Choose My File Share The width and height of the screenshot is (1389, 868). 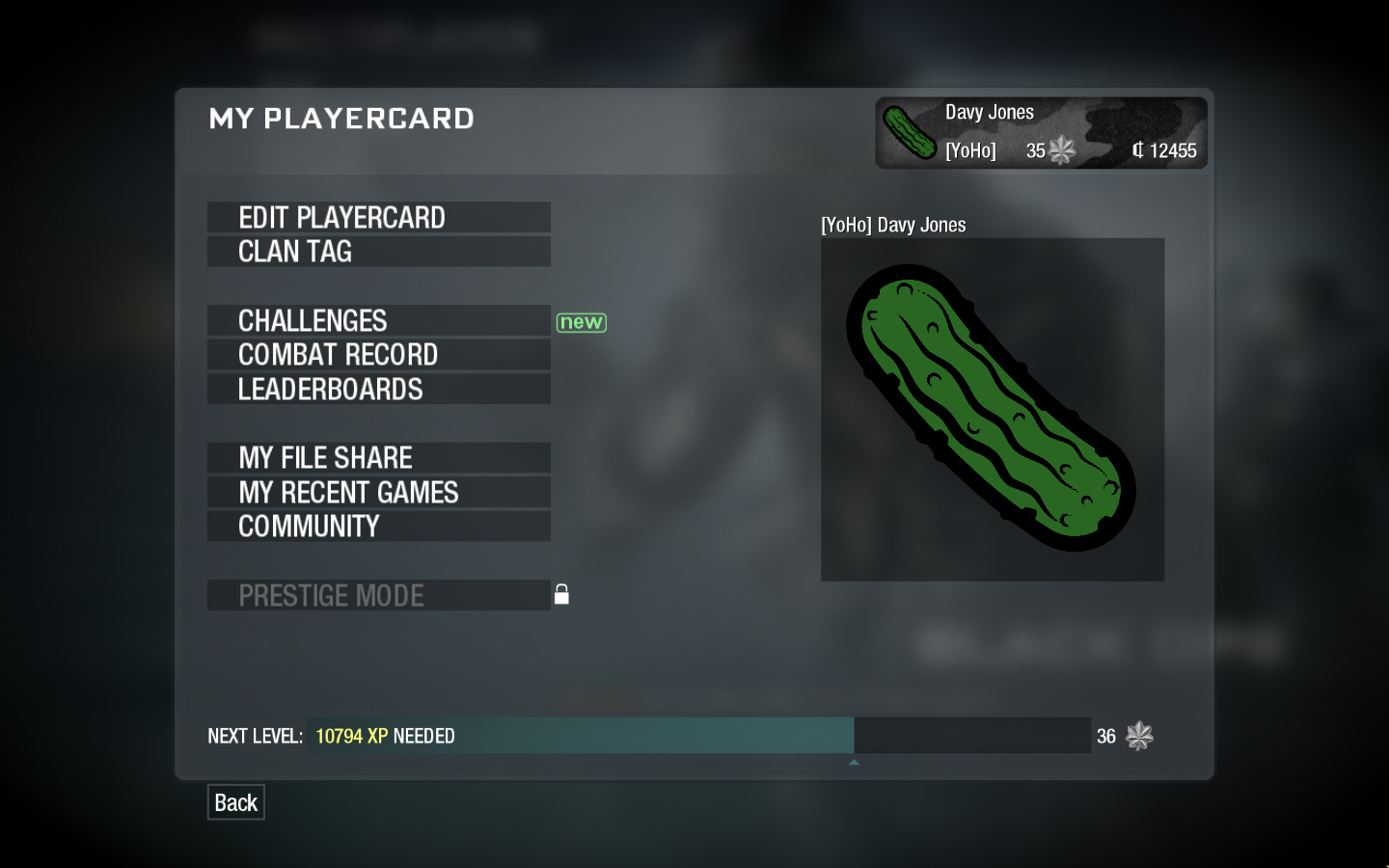click(378, 458)
